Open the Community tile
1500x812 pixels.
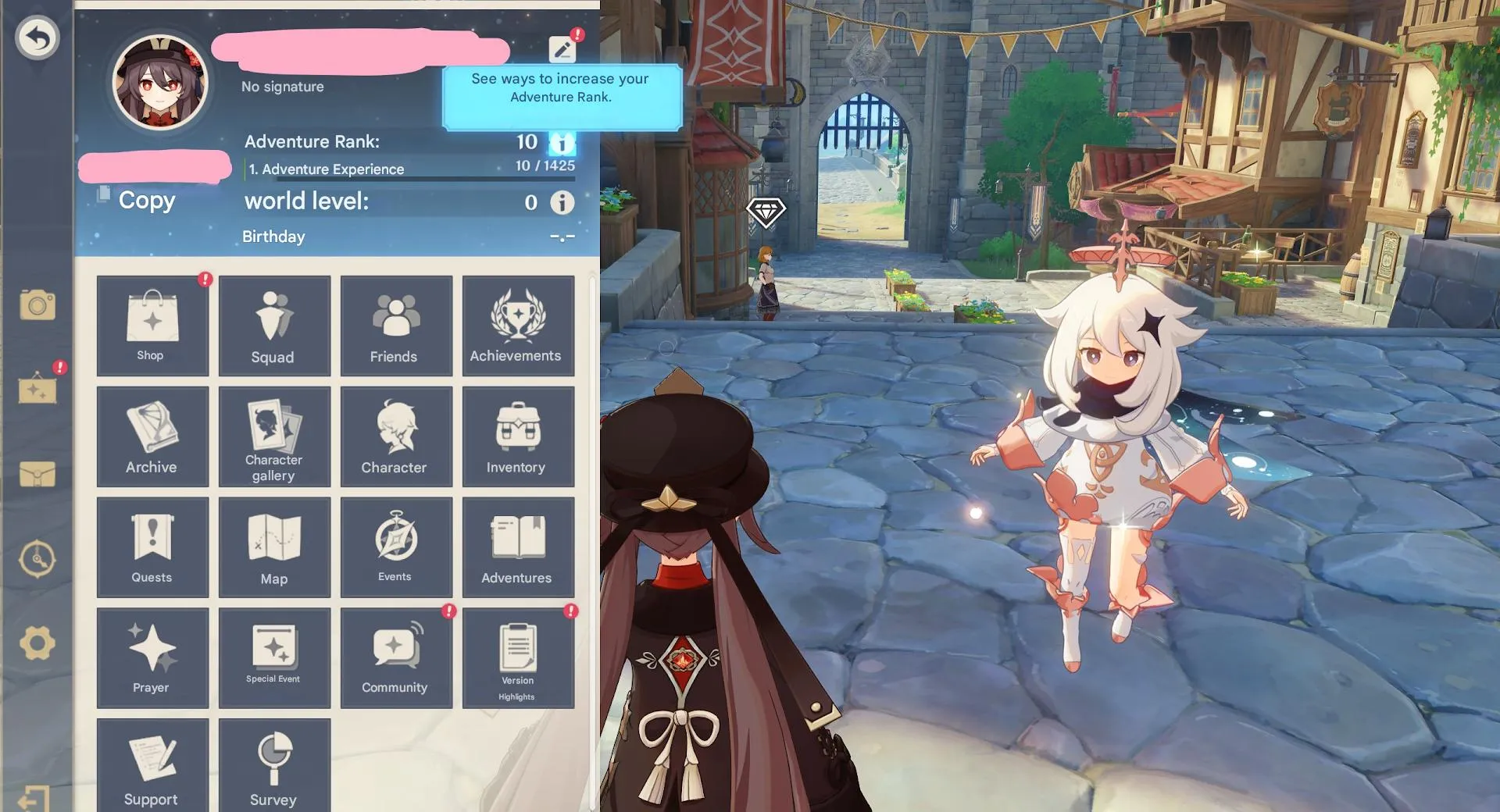tap(396, 658)
